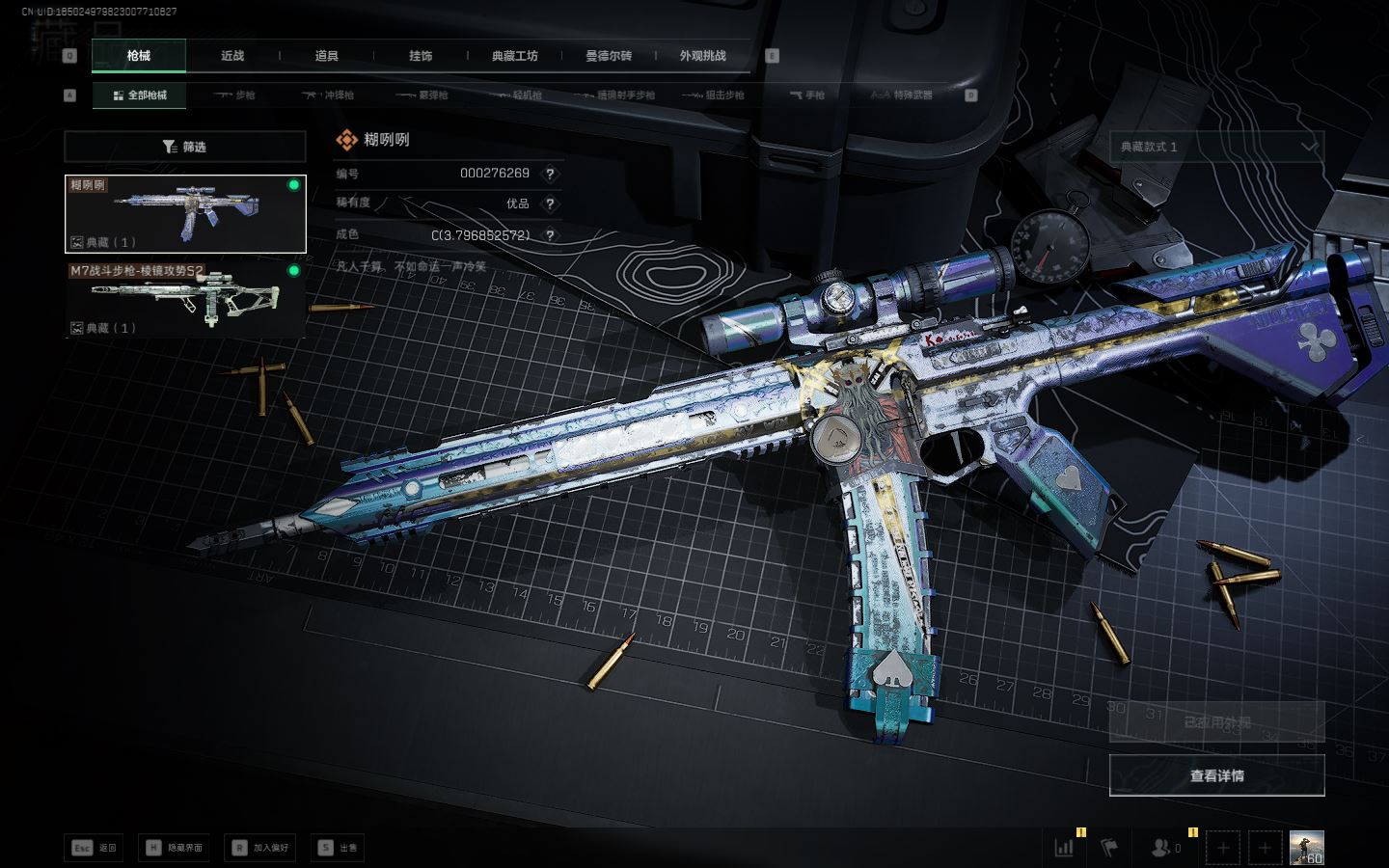Open the 外观挑战 challenges tab

coord(702,56)
